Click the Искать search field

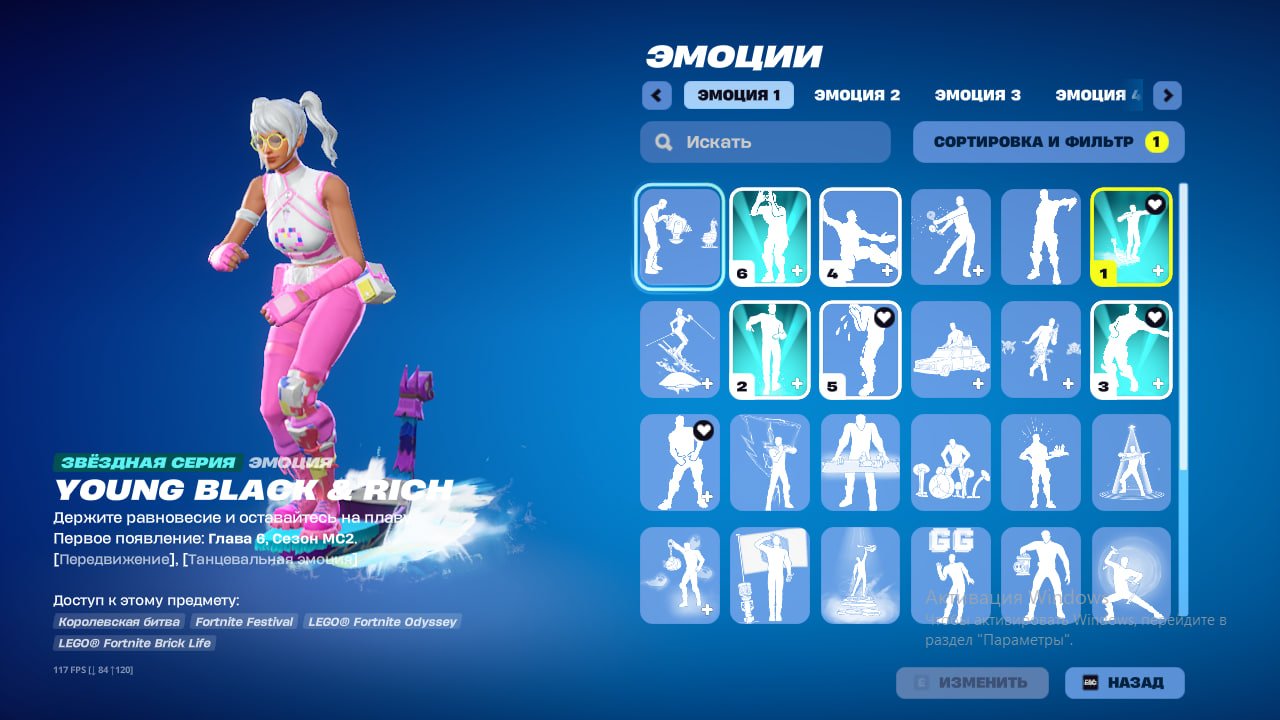coord(765,142)
